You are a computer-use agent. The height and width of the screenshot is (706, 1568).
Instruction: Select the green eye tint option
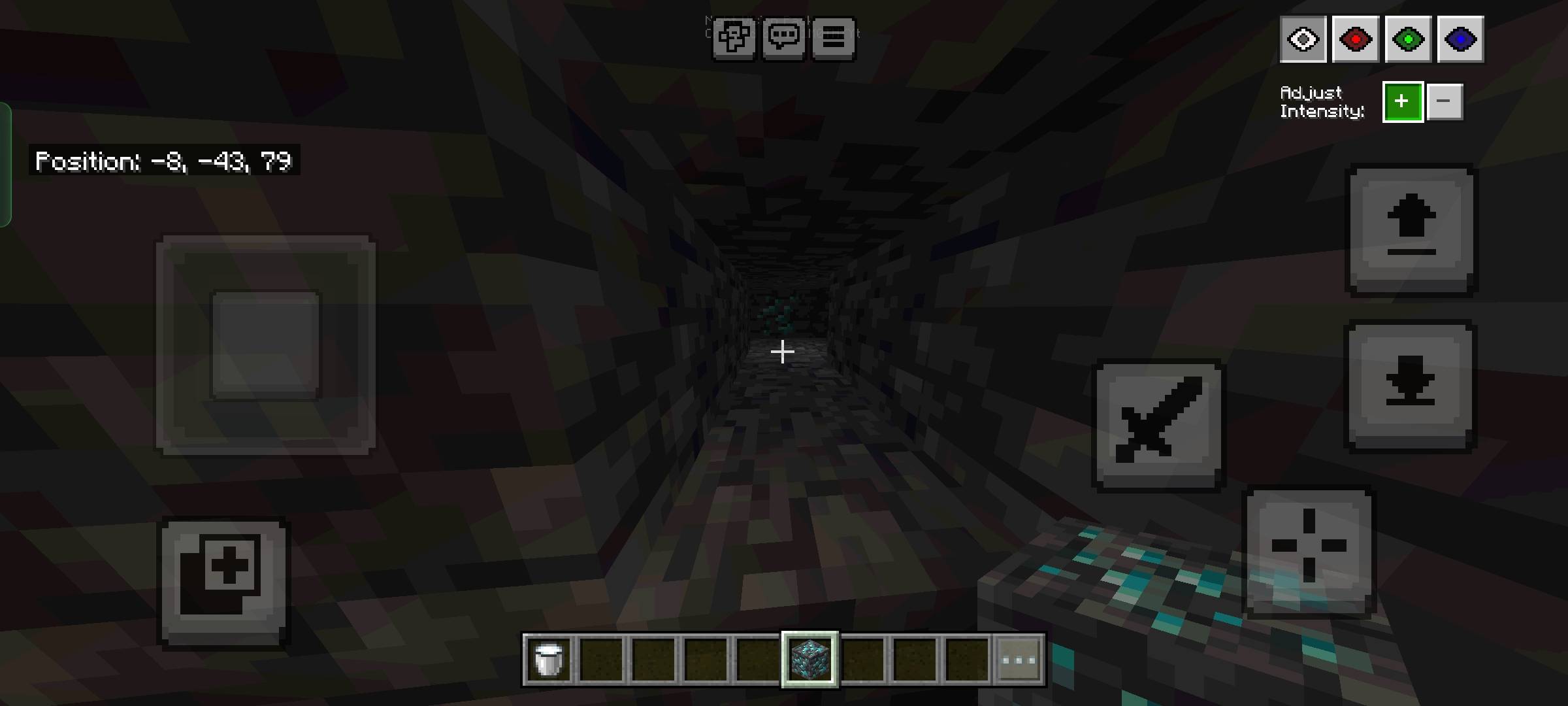click(x=1409, y=39)
